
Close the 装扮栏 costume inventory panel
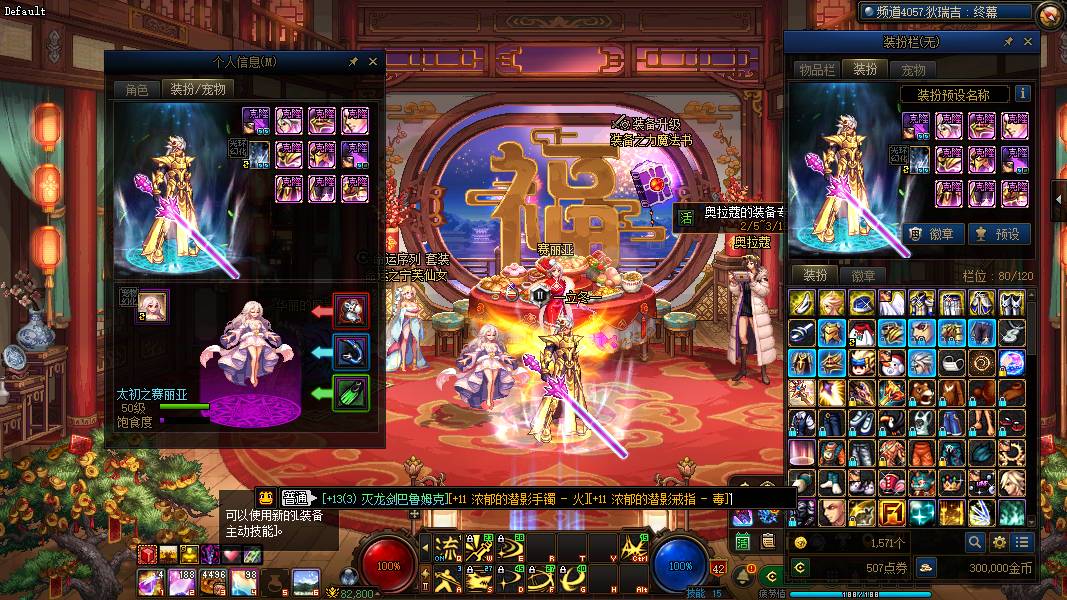(x=1029, y=42)
